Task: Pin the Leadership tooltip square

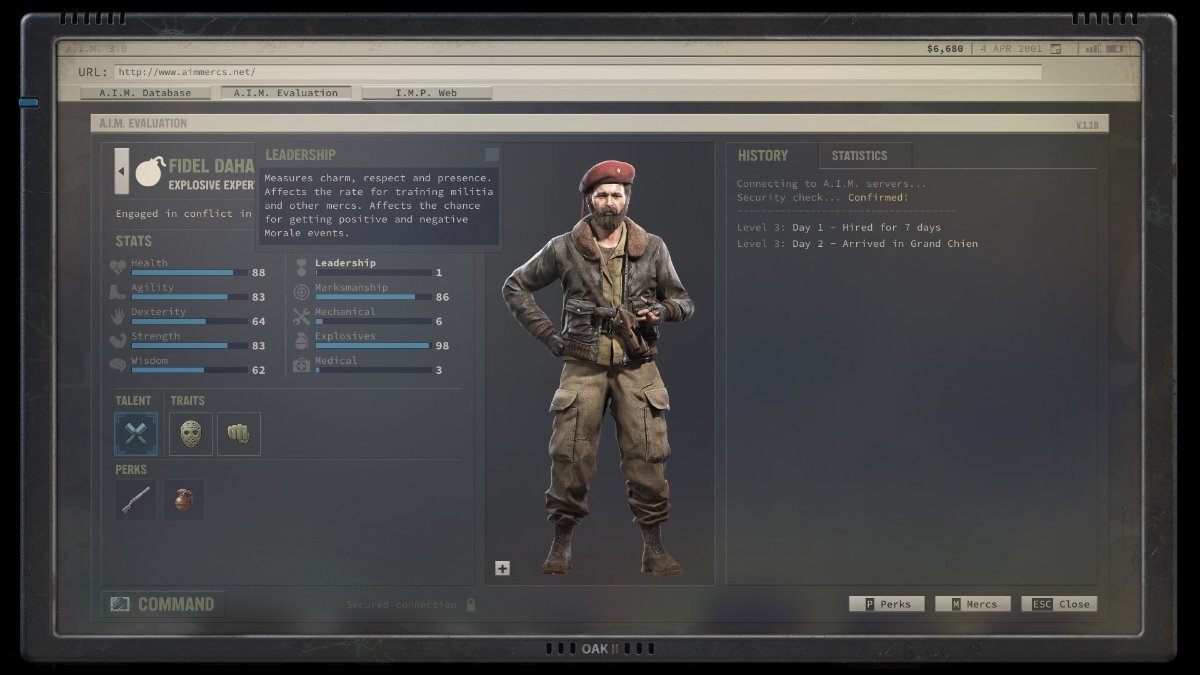Action: [492, 155]
